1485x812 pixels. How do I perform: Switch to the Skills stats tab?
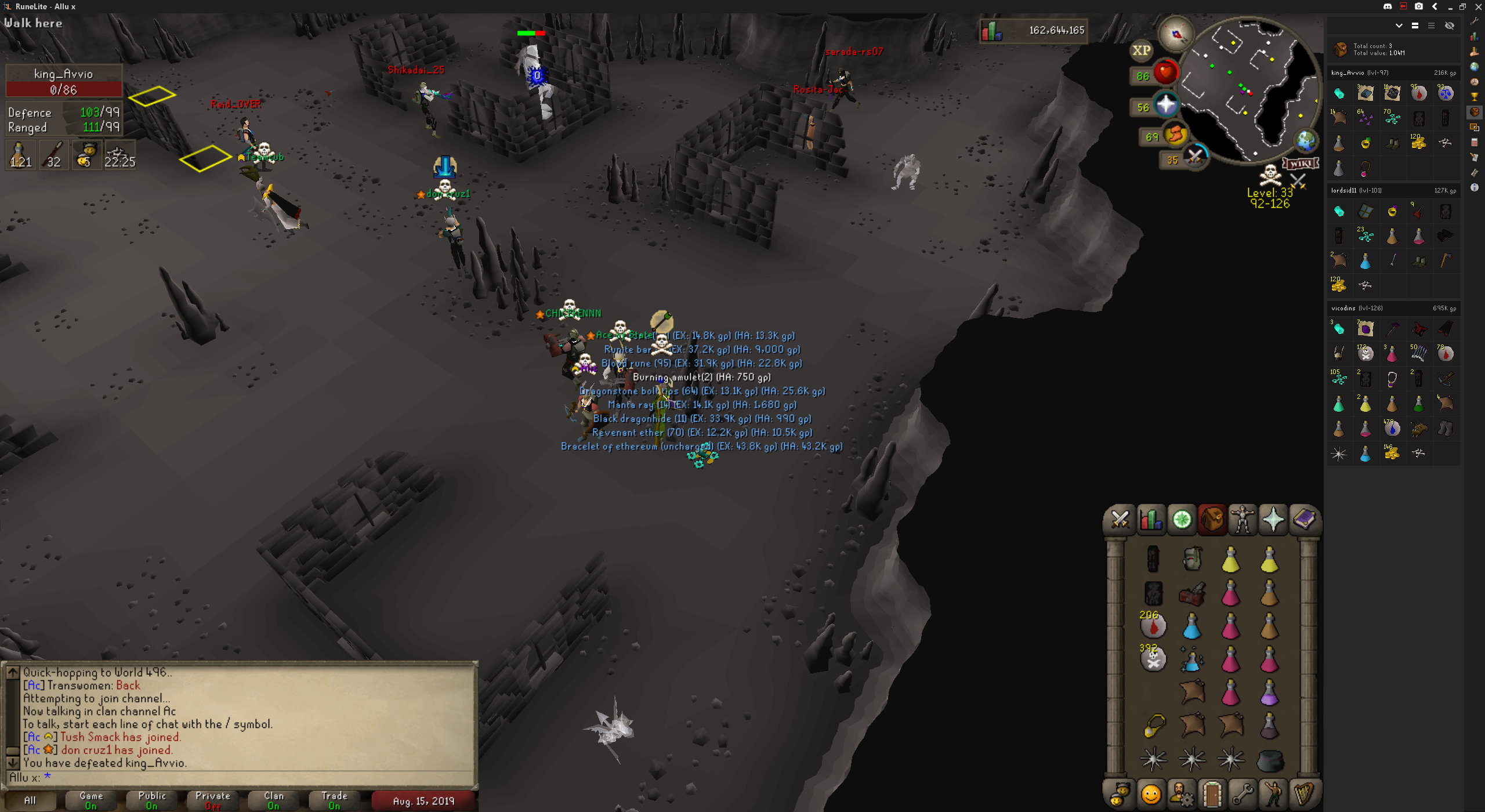(x=1151, y=519)
